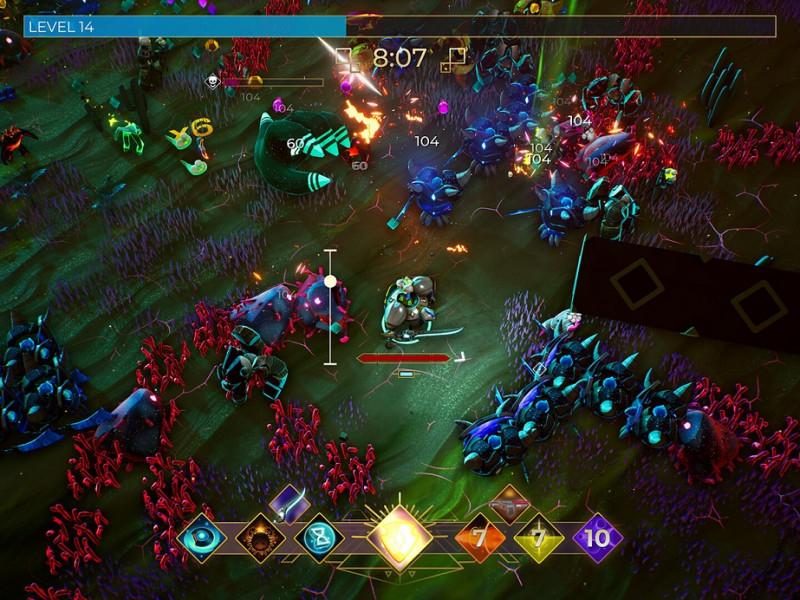Click the orange diamond showing 7
The width and height of the screenshot is (800, 600).
[479, 538]
